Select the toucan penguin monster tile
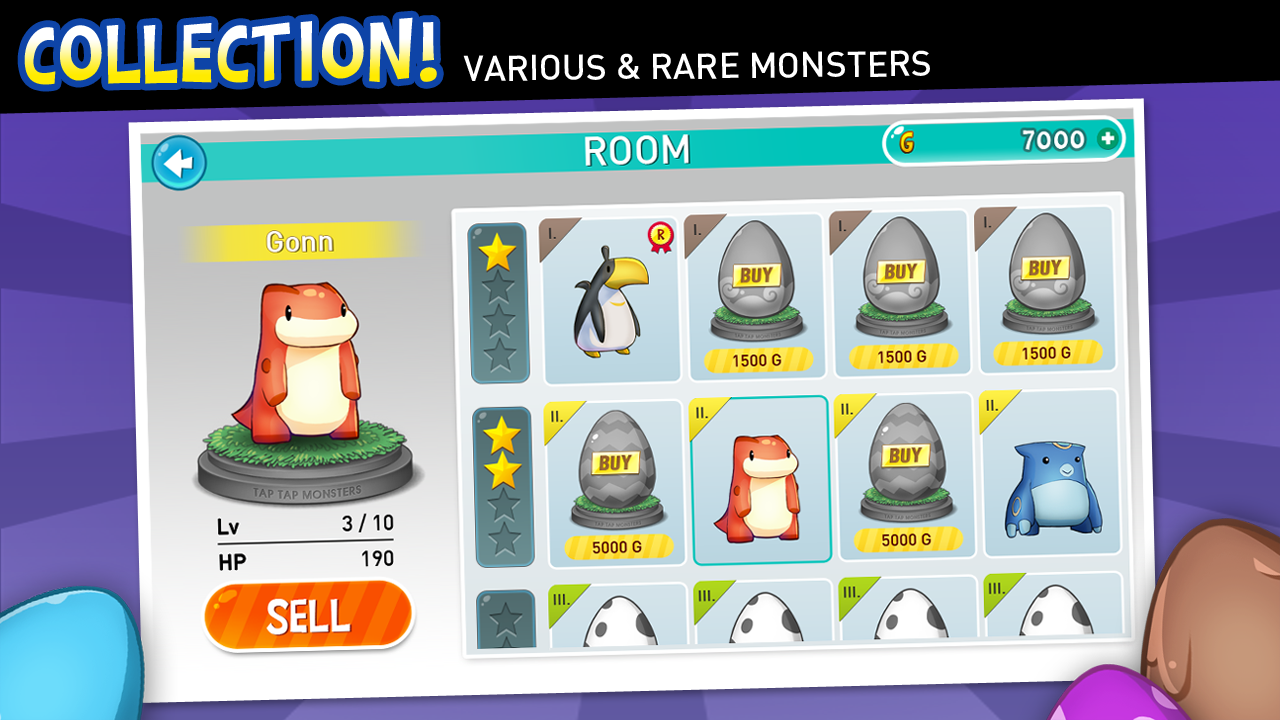 click(x=610, y=300)
